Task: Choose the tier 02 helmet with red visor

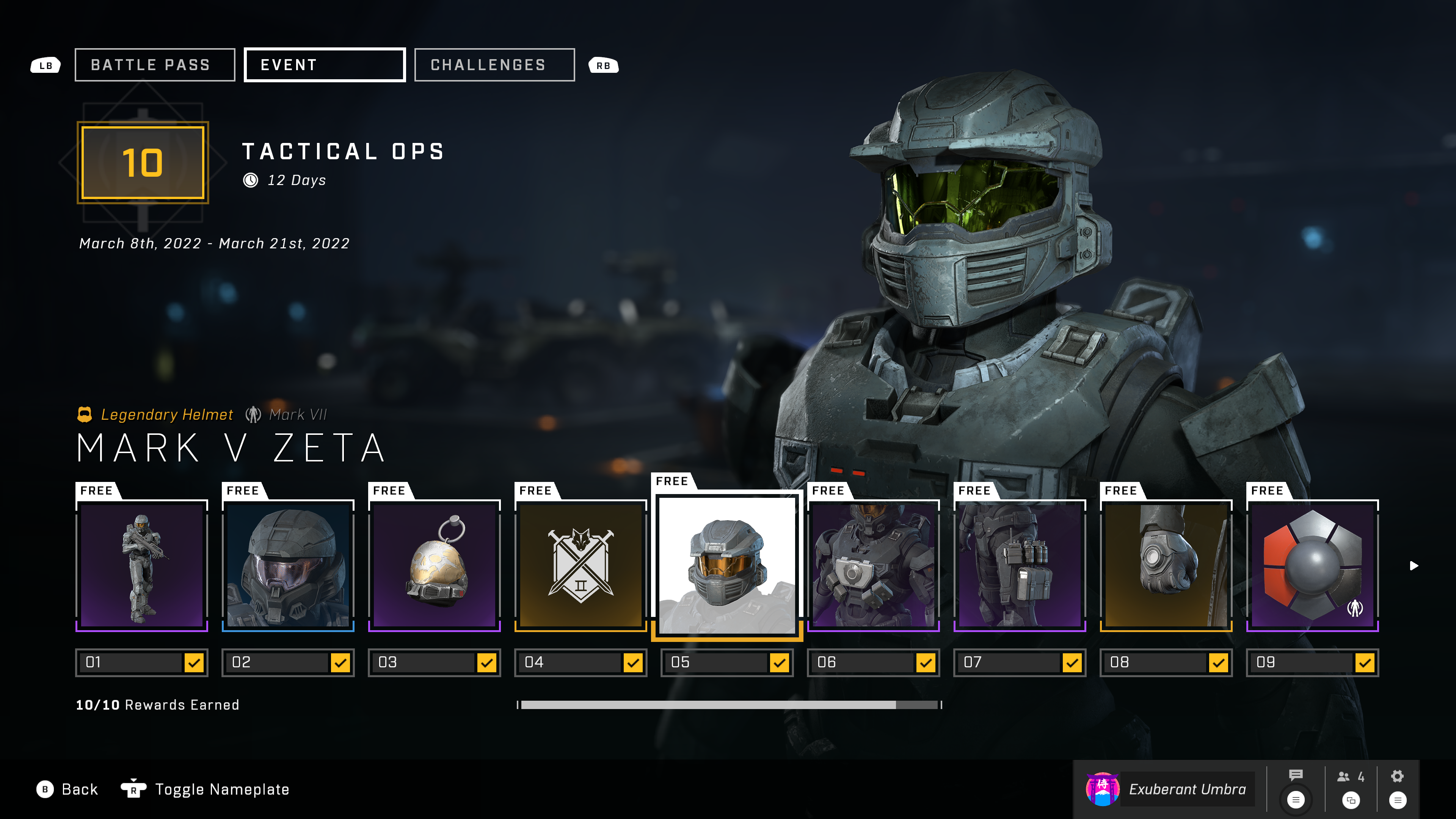Action: tap(288, 565)
